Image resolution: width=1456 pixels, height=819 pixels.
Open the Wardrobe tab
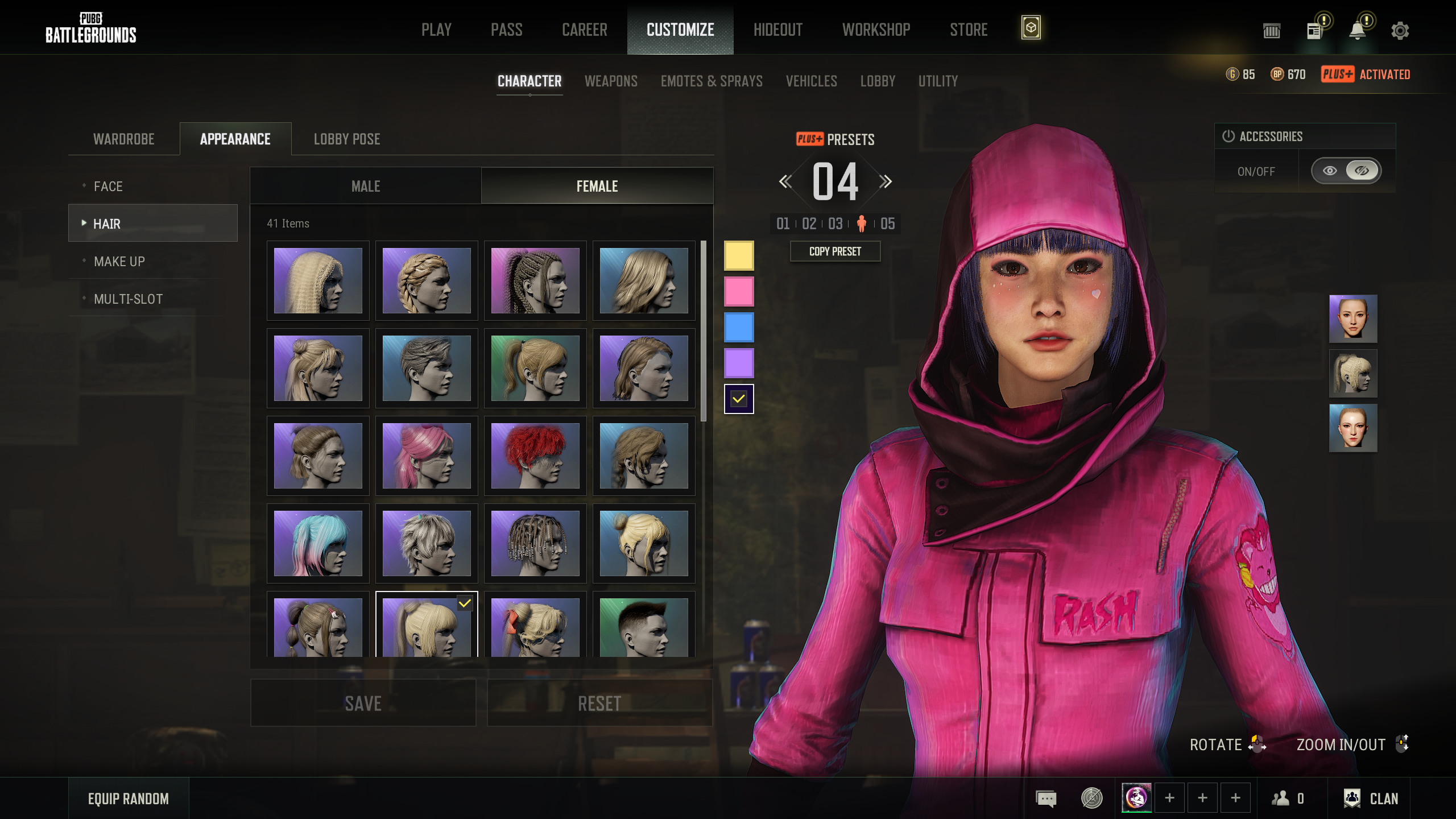(124, 139)
